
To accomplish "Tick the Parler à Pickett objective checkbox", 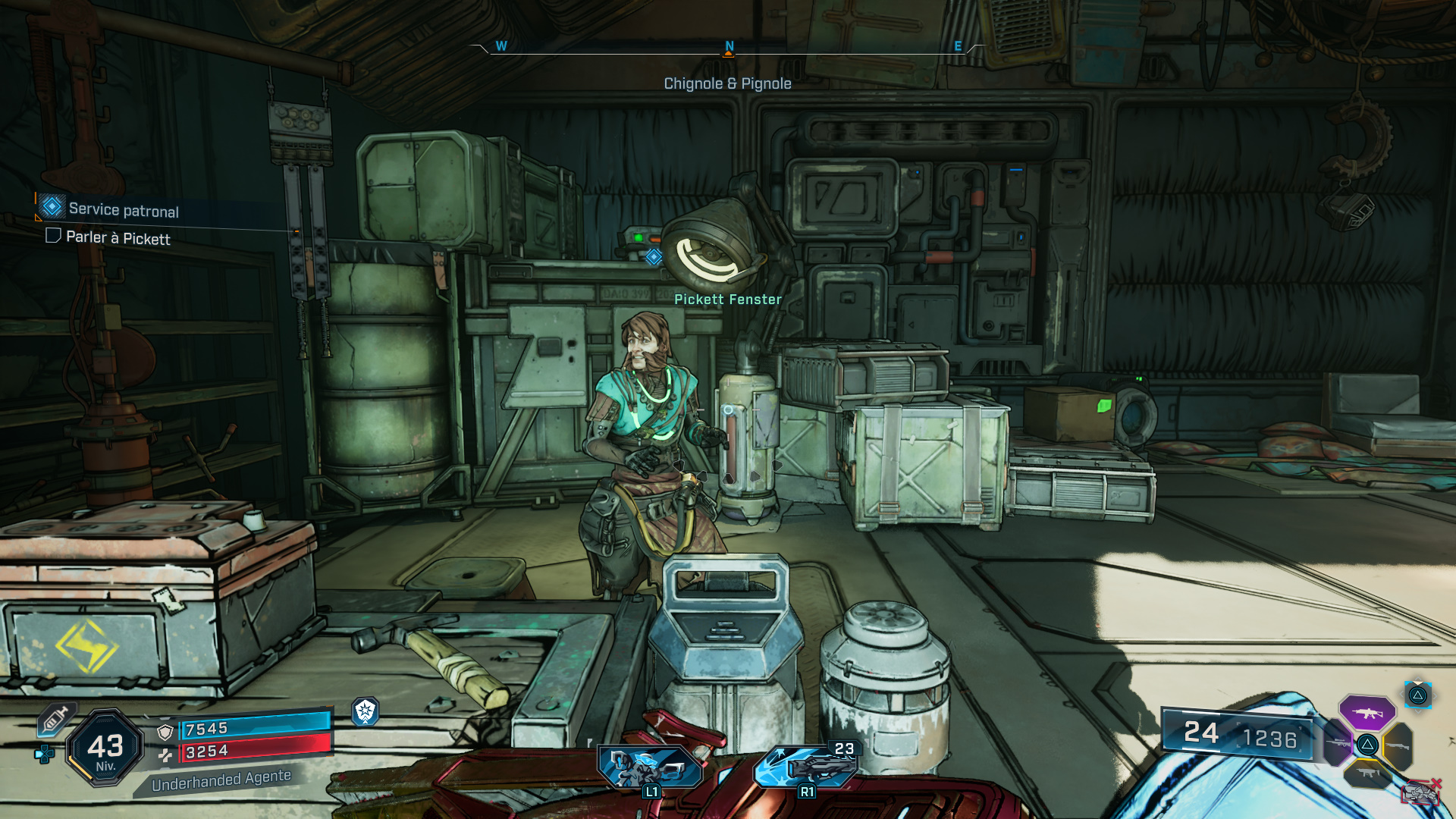I will [53, 236].
